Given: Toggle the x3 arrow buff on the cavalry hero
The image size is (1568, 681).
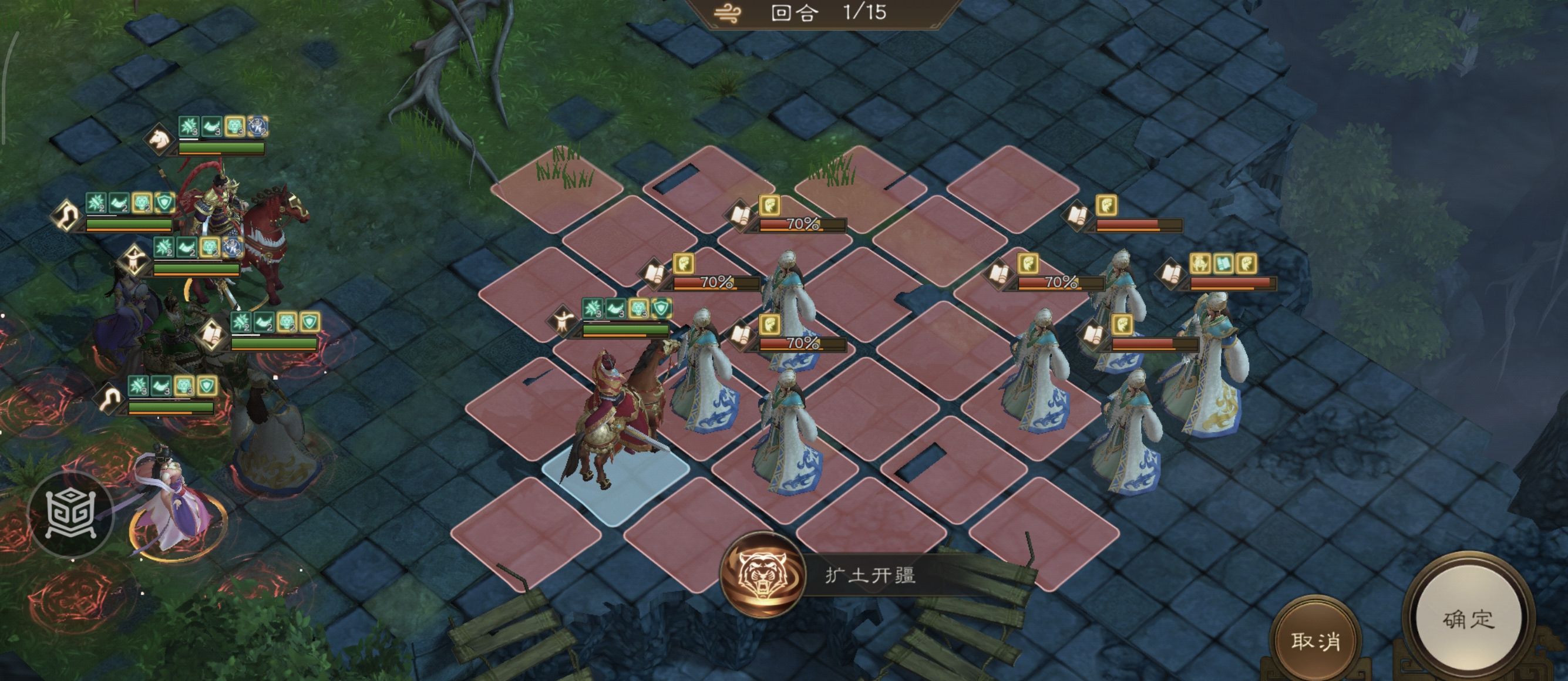Looking at the screenshot, I should point(256,127).
